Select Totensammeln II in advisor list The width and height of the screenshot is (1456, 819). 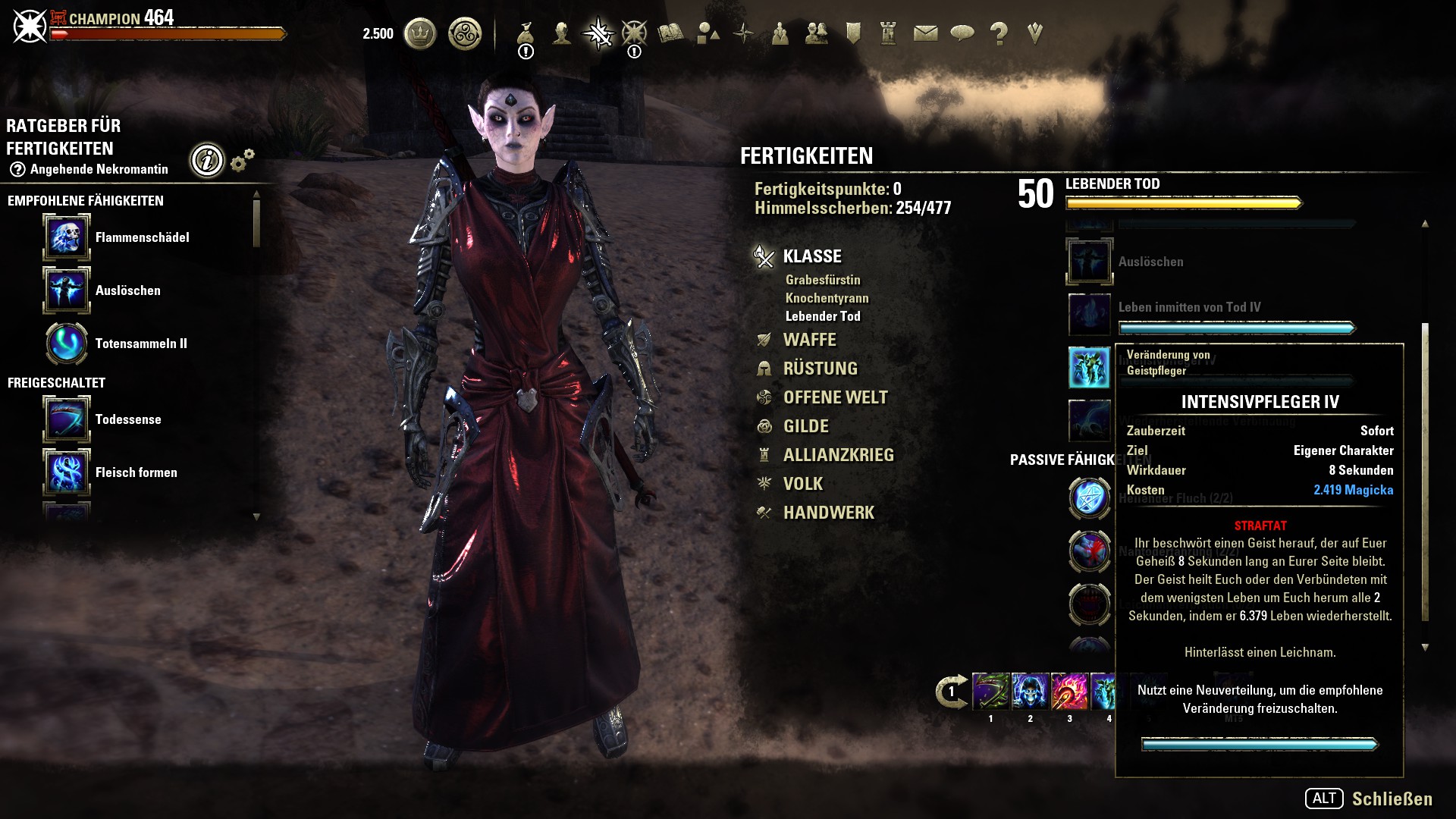point(141,344)
